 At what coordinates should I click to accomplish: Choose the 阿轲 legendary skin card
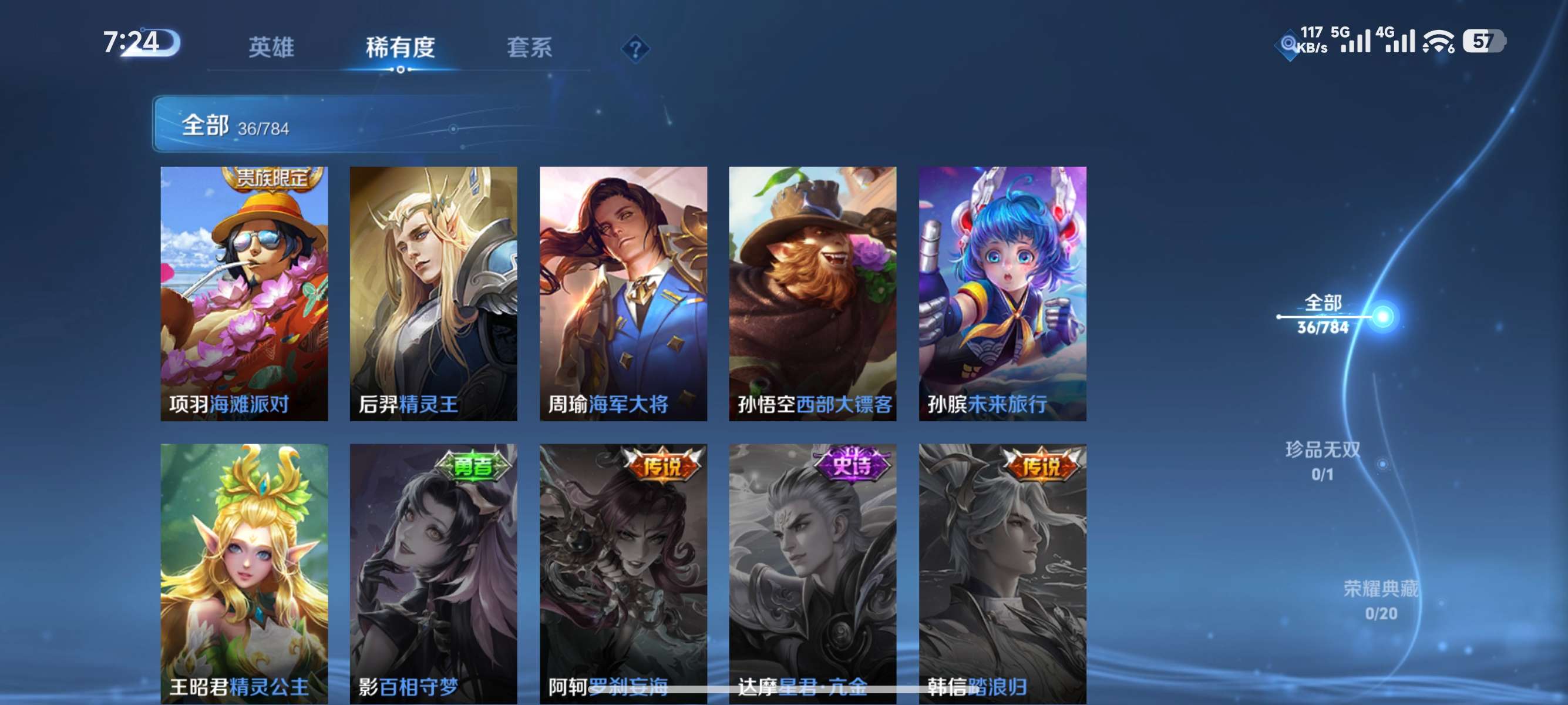pos(623,572)
